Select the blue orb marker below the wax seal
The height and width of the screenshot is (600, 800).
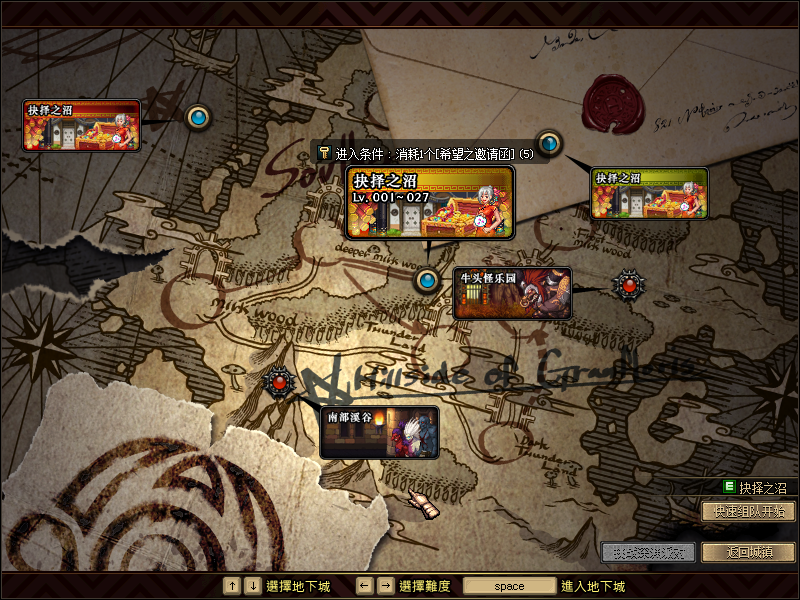coord(548,142)
